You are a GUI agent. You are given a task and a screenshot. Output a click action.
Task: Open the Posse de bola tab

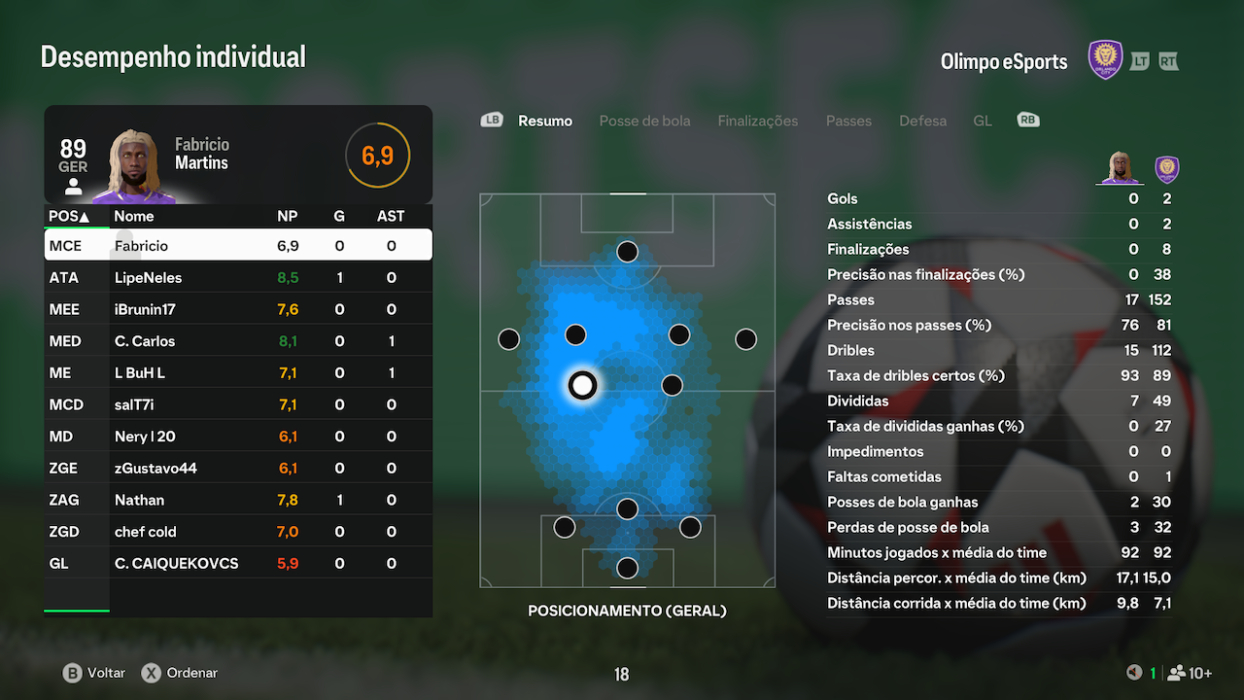click(x=644, y=121)
